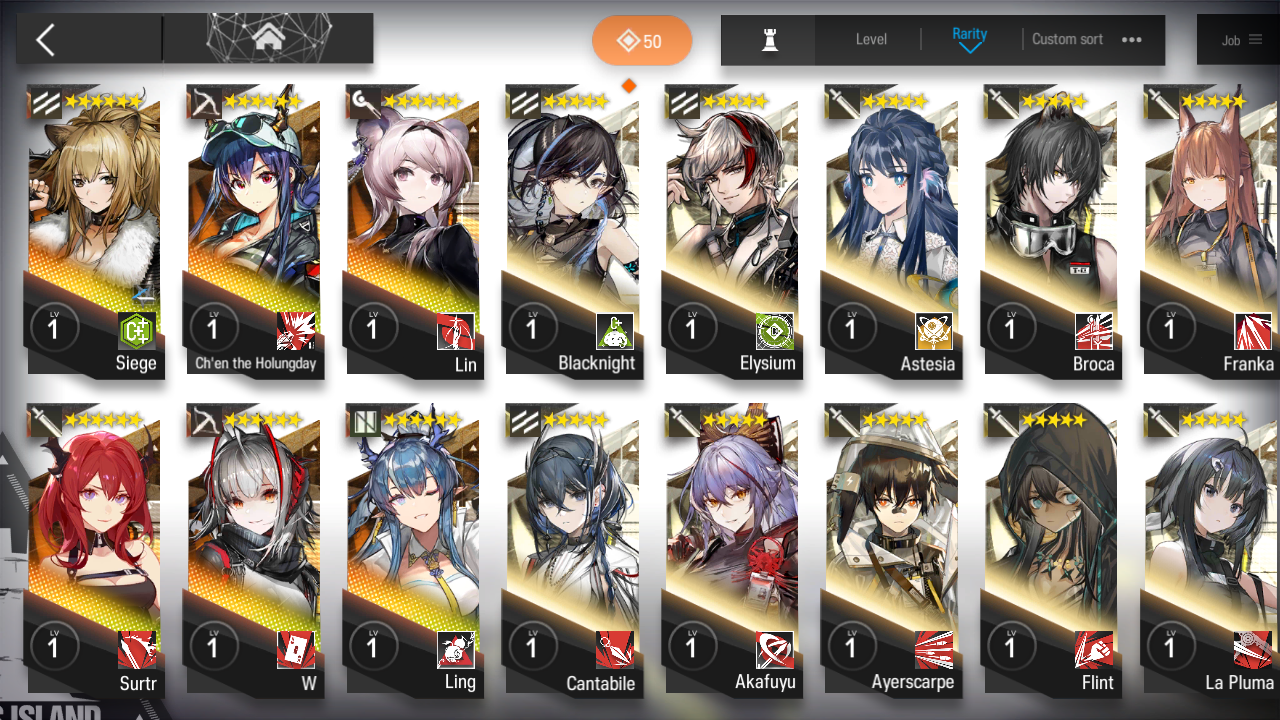Return to the home screen
1280x720 pixels.
[268, 39]
